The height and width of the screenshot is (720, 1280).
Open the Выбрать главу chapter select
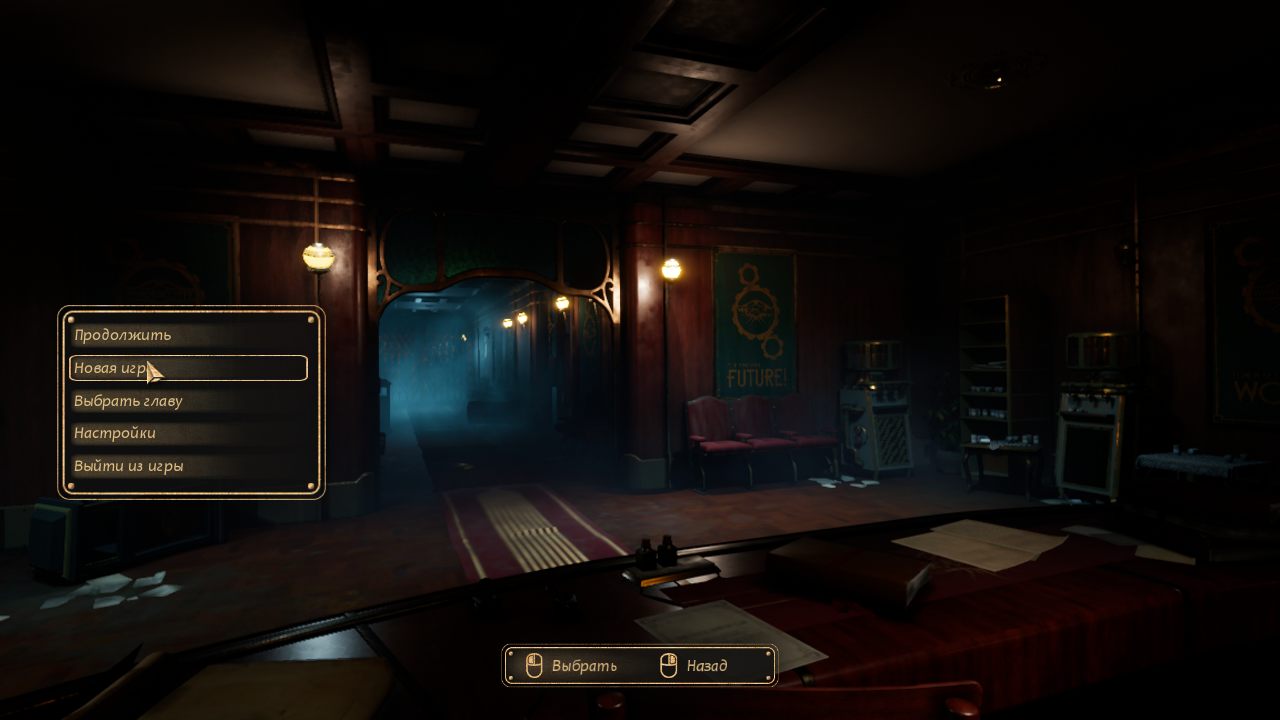pyautogui.click(x=128, y=401)
